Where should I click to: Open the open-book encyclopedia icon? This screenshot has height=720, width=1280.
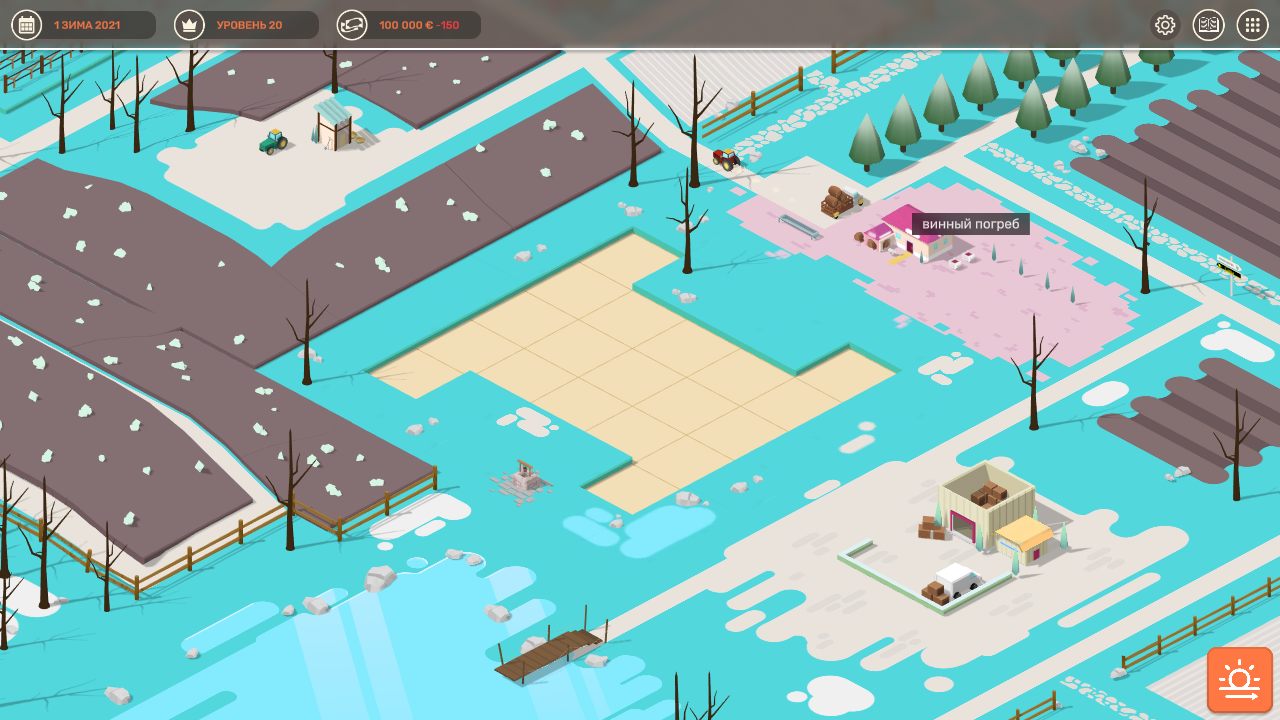(x=1209, y=25)
